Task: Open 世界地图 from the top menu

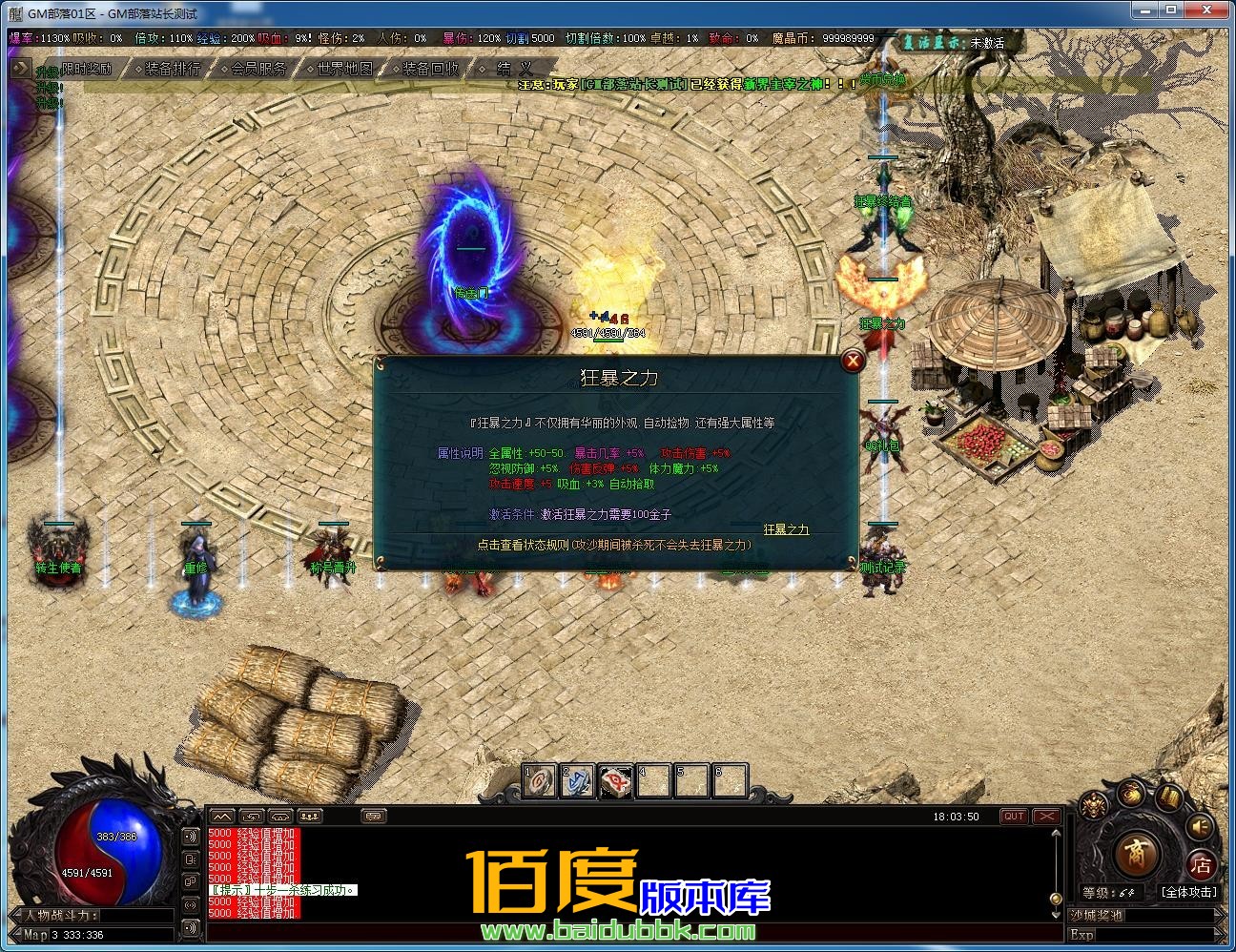Action: click(347, 68)
